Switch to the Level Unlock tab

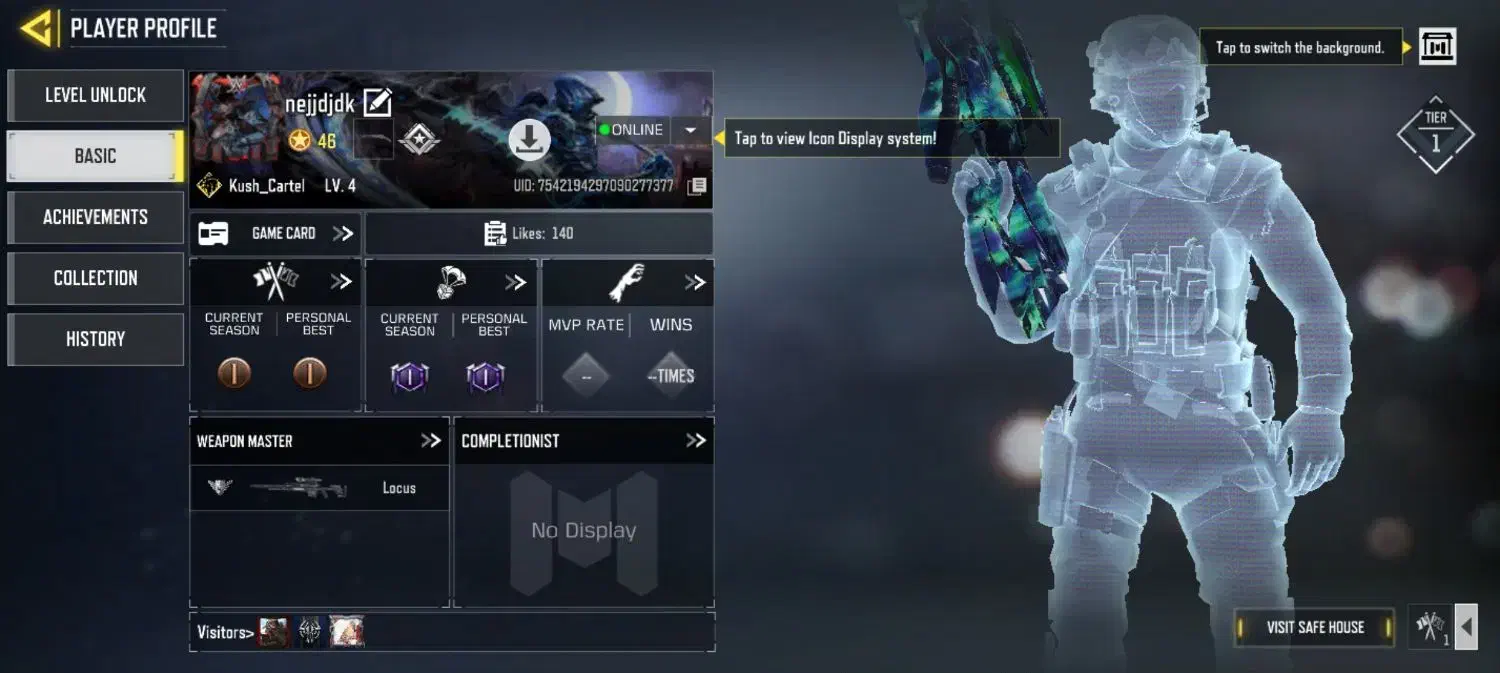coord(95,95)
